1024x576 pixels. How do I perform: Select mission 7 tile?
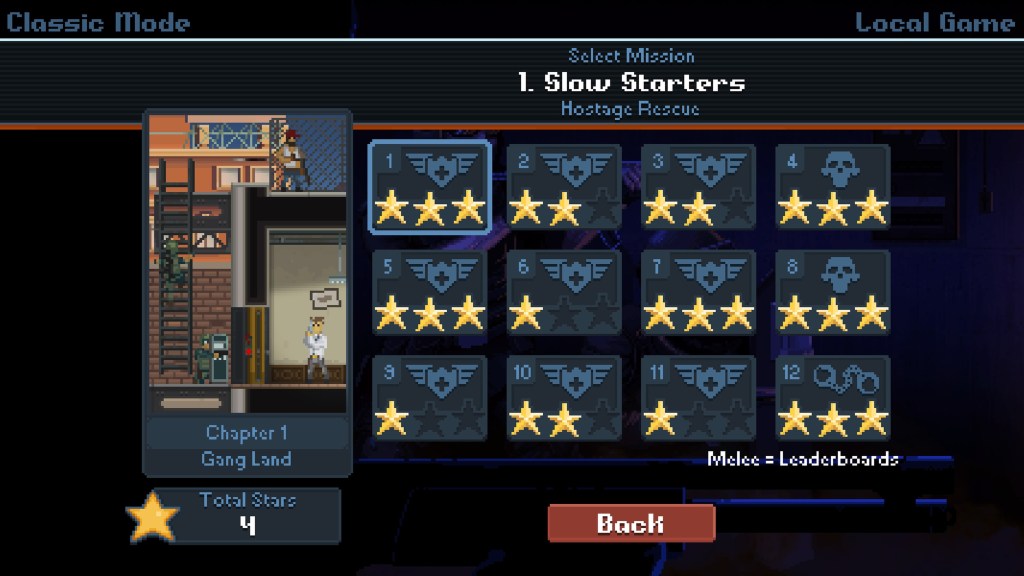pos(698,292)
